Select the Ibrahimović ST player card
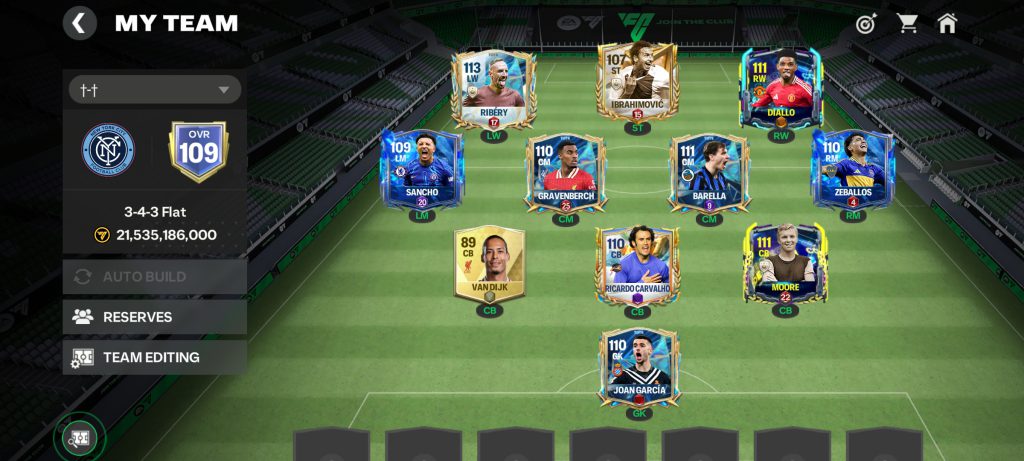 click(637, 82)
